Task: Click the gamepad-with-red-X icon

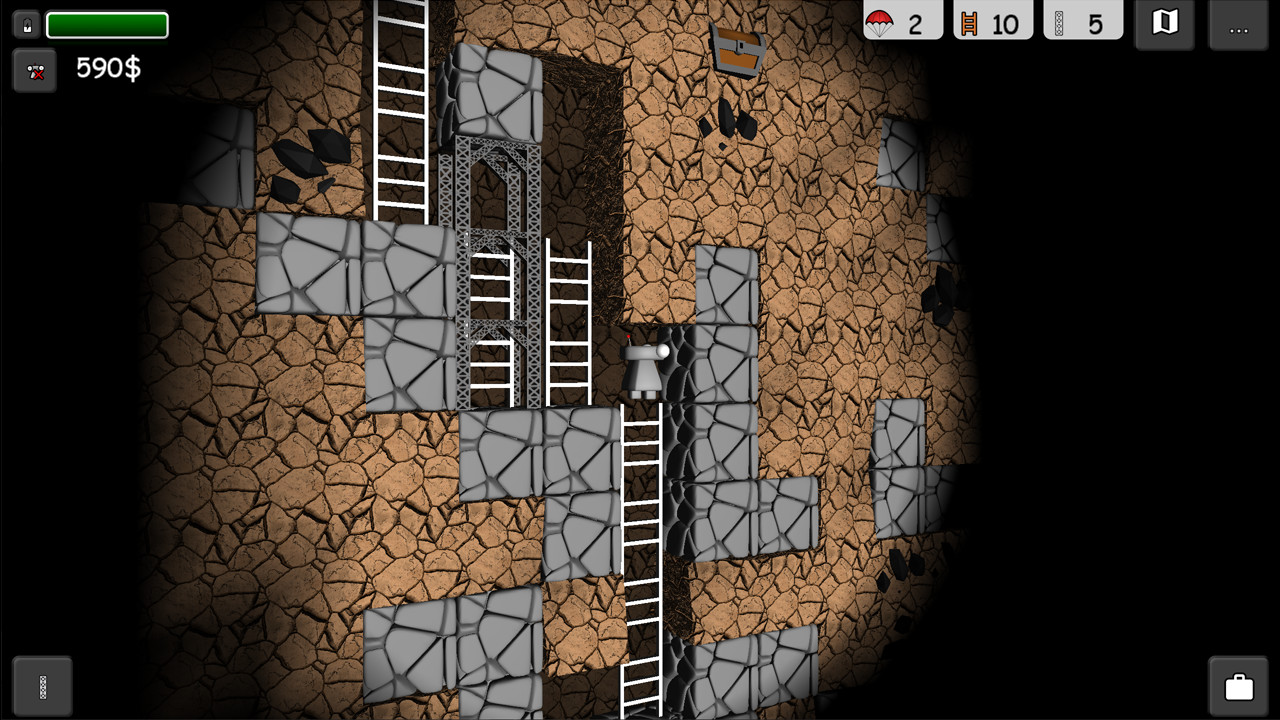Action: click(34, 70)
